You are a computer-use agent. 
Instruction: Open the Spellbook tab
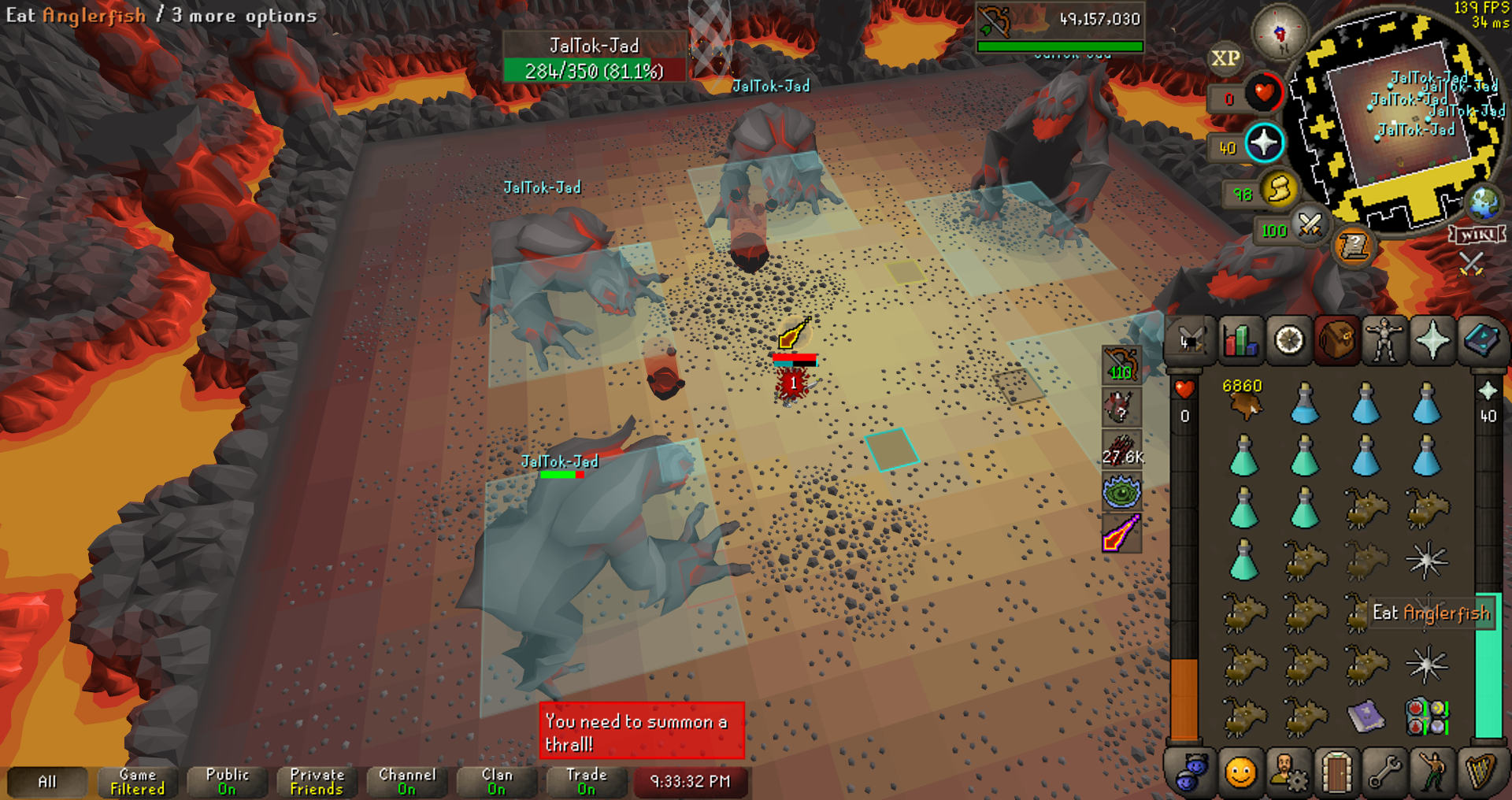pyautogui.click(x=1480, y=341)
